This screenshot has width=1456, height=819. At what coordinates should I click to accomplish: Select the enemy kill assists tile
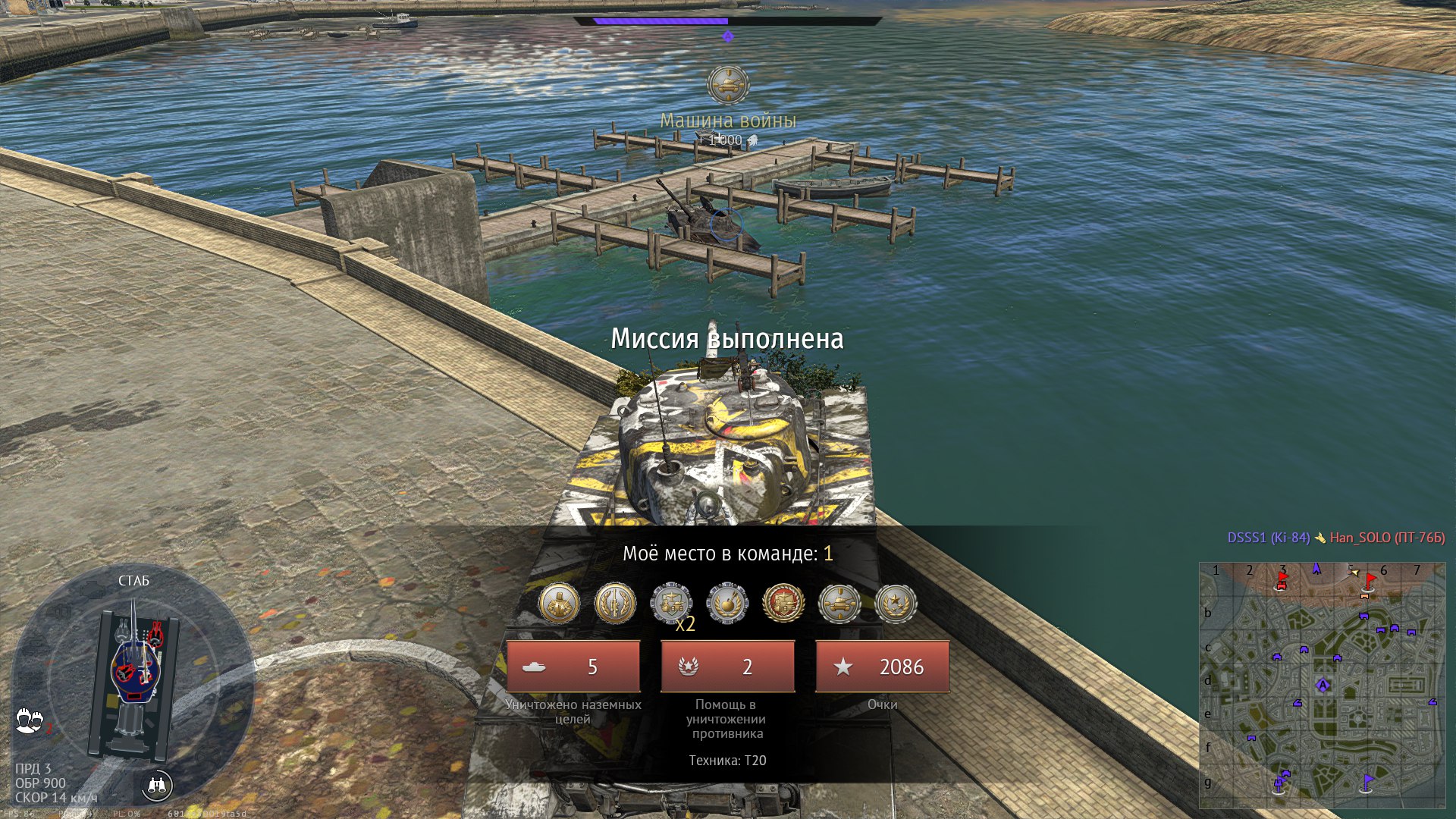(x=727, y=667)
